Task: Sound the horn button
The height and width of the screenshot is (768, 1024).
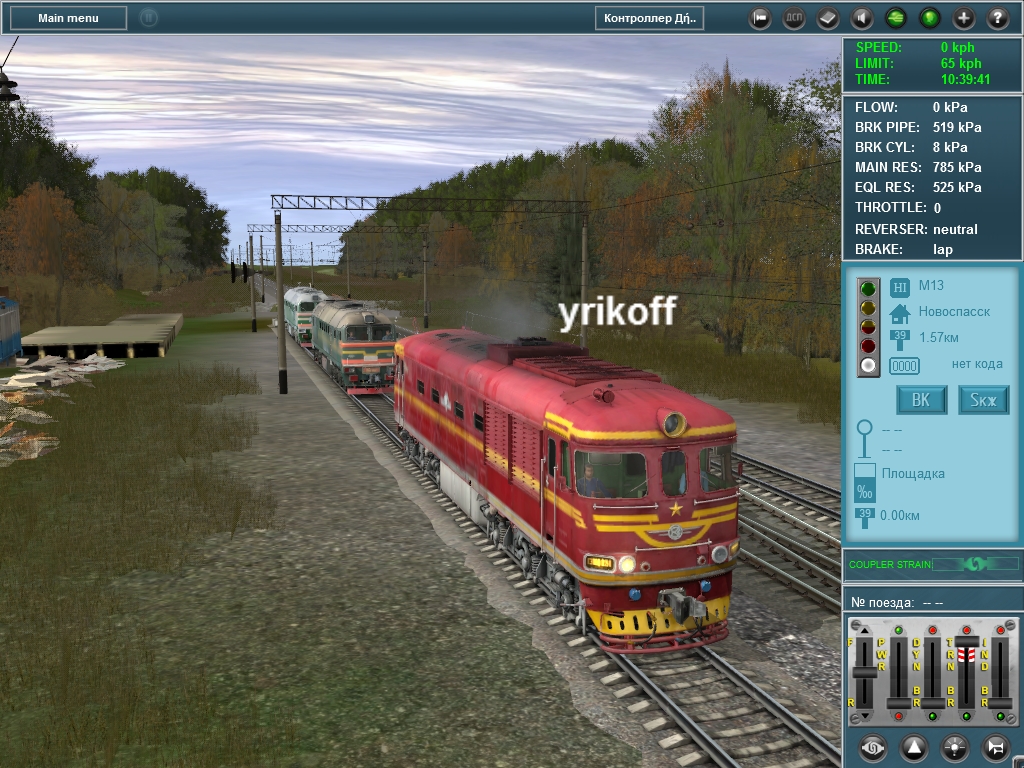Action: [x=995, y=747]
